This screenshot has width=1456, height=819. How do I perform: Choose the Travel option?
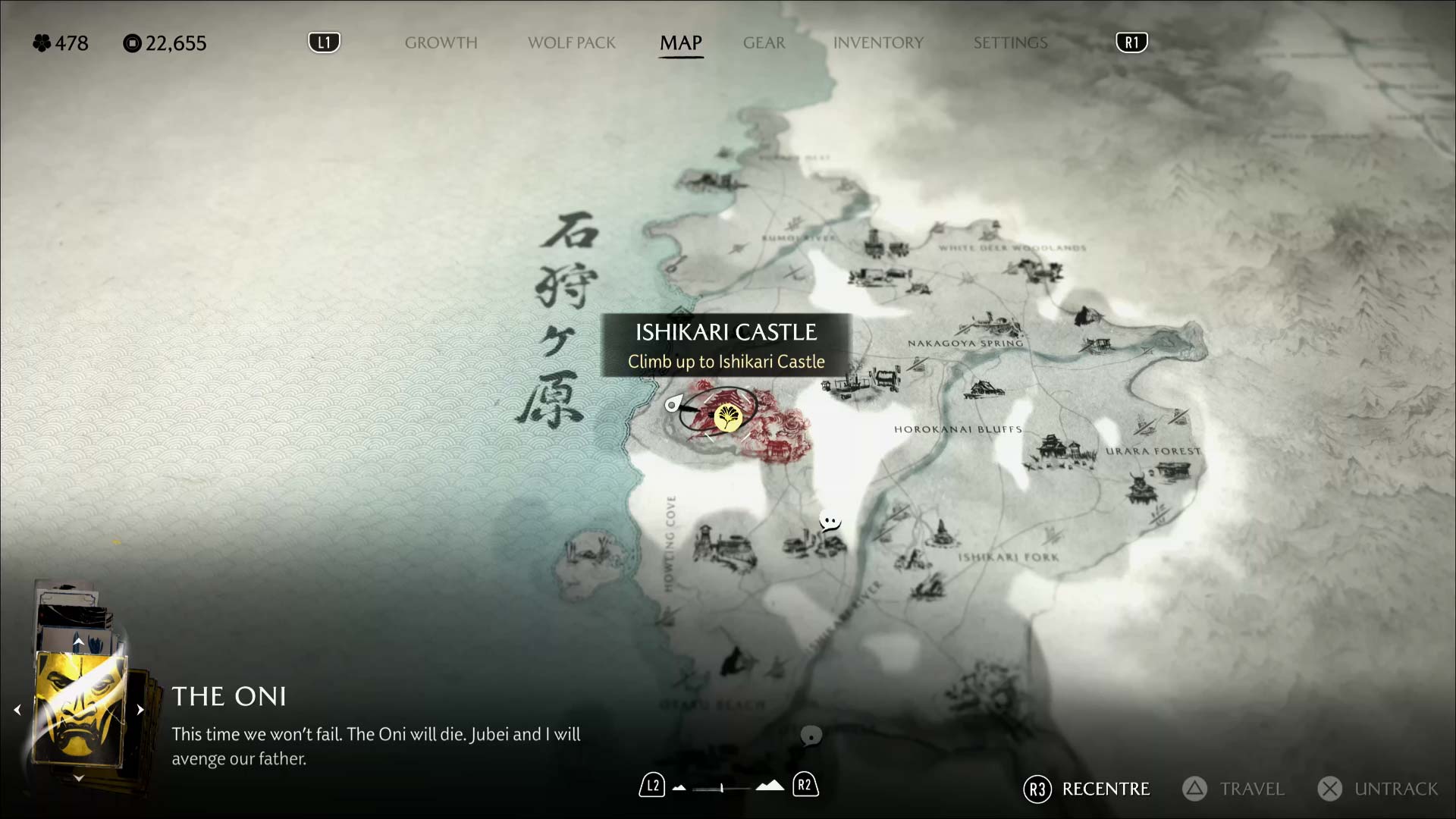tap(1233, 789)
